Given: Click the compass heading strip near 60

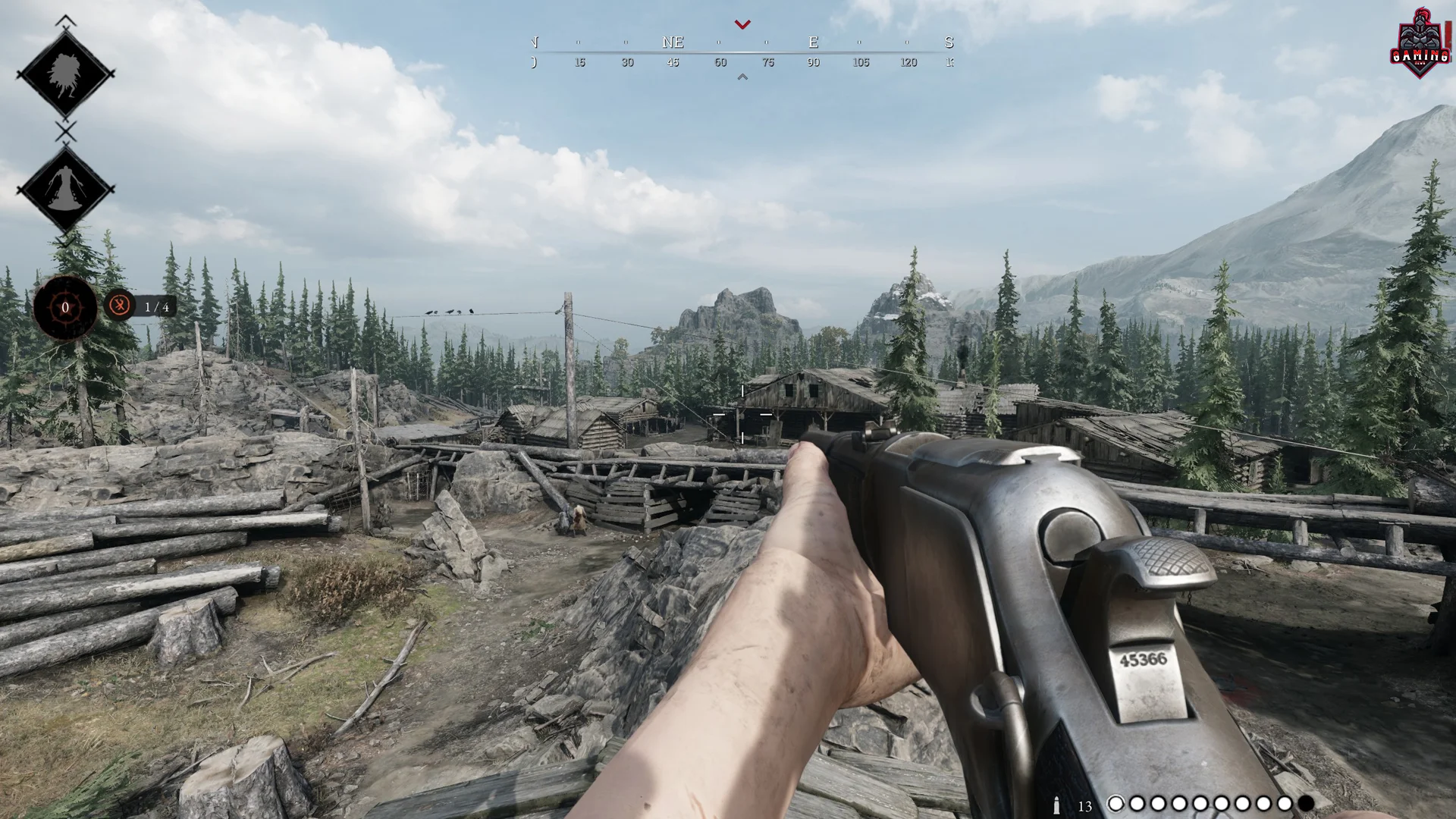Looking at the screenshot, I should point(719,62).
